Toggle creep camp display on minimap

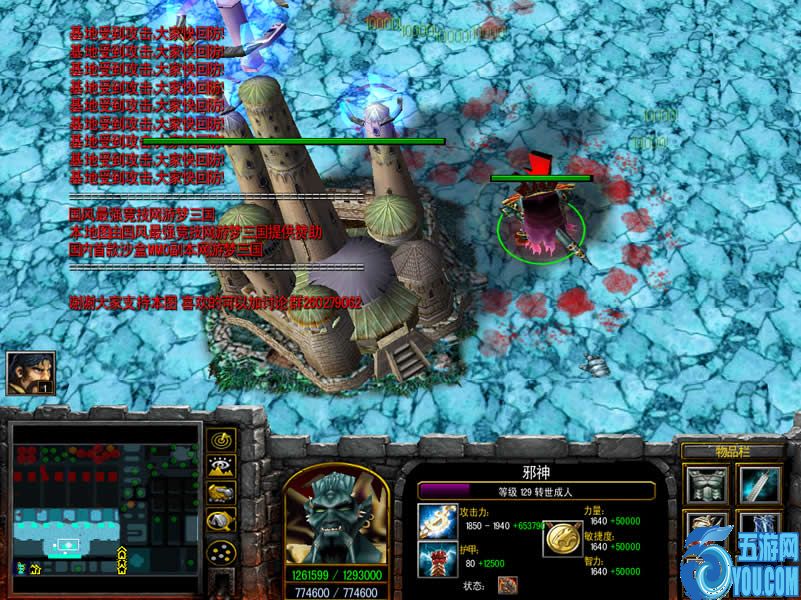coord(221,520)
